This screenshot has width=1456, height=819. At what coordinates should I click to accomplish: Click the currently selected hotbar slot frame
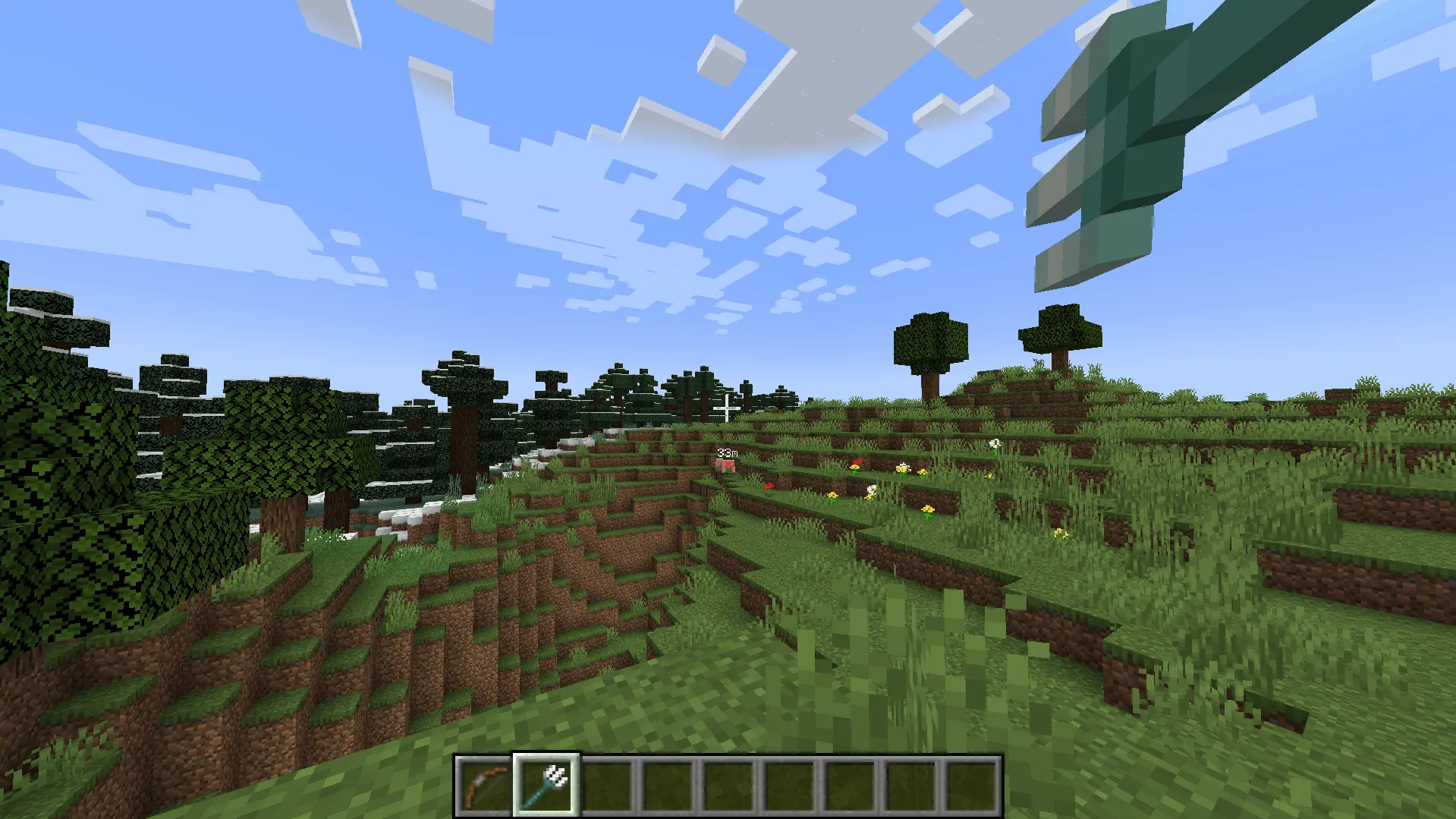click(546, 786)
